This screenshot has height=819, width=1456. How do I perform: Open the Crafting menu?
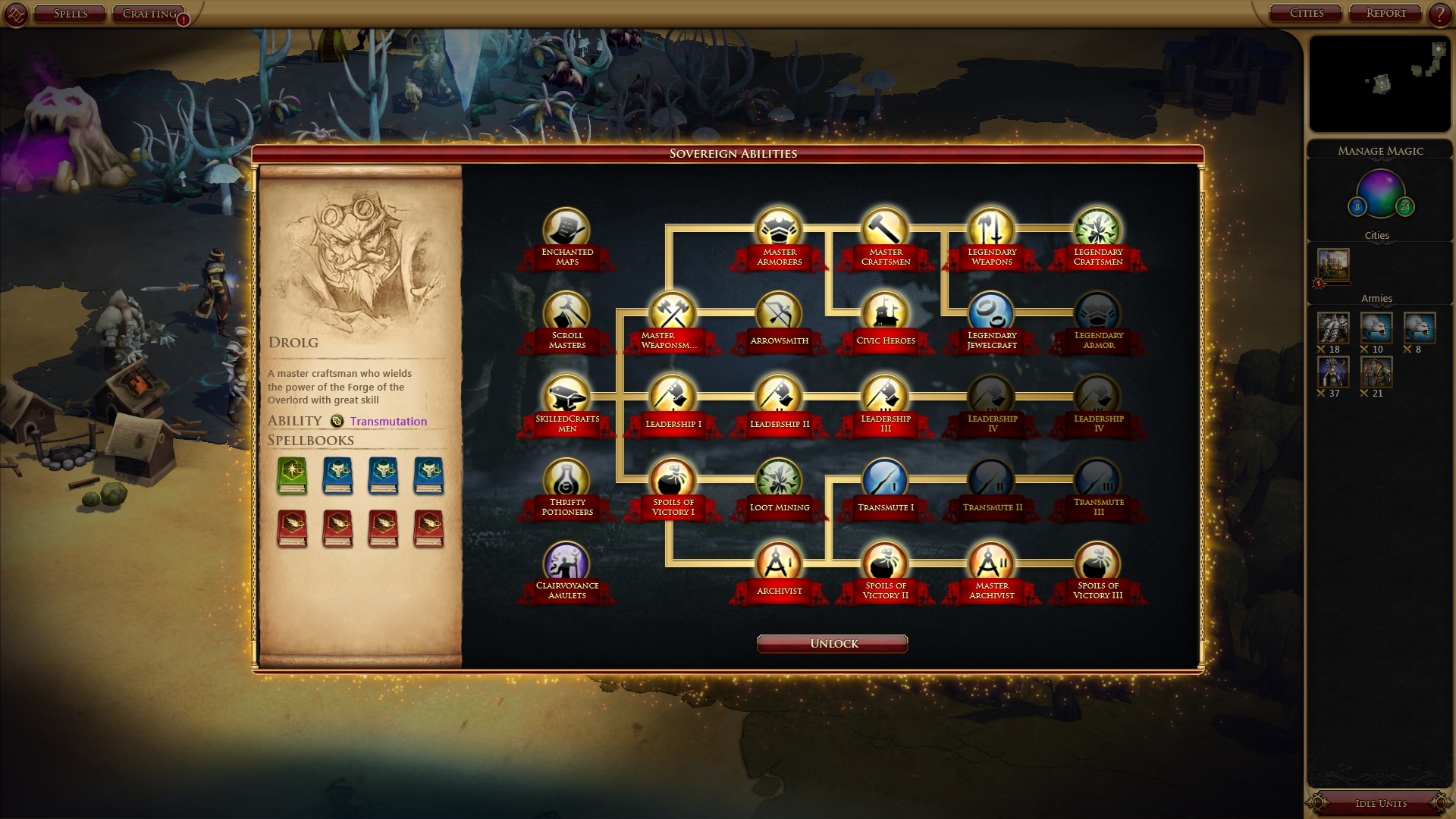pyautogui.click(x=149, y=14)
